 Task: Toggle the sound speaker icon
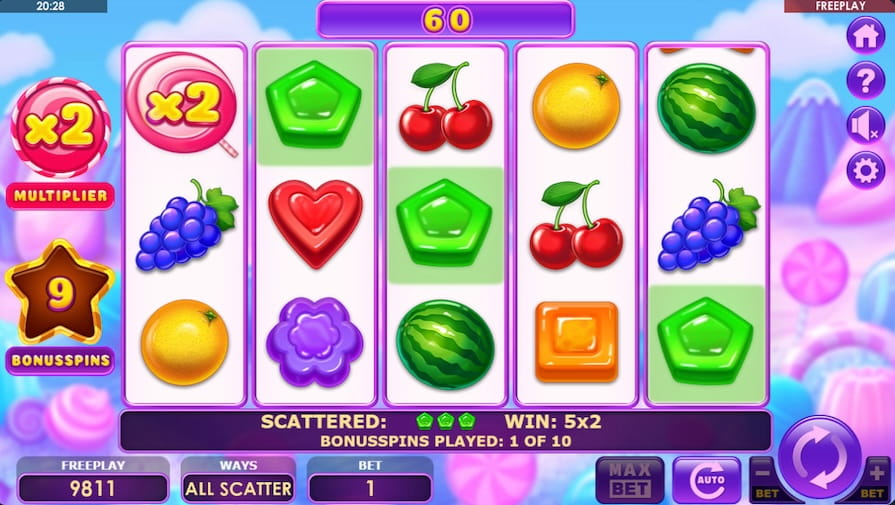(x=865, y=126)
